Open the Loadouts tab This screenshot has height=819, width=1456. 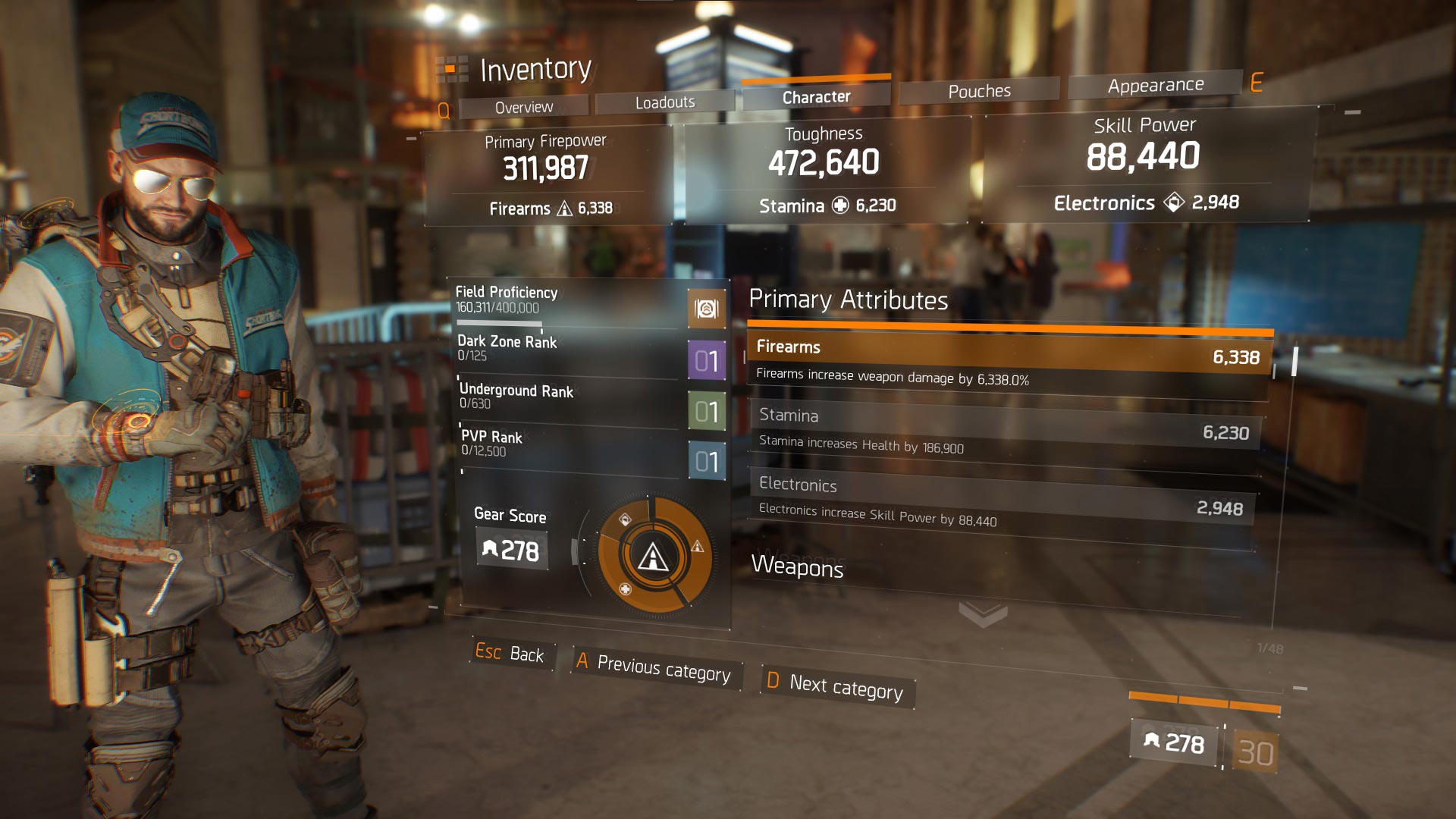pyautogui.click(x=665, y=102)
